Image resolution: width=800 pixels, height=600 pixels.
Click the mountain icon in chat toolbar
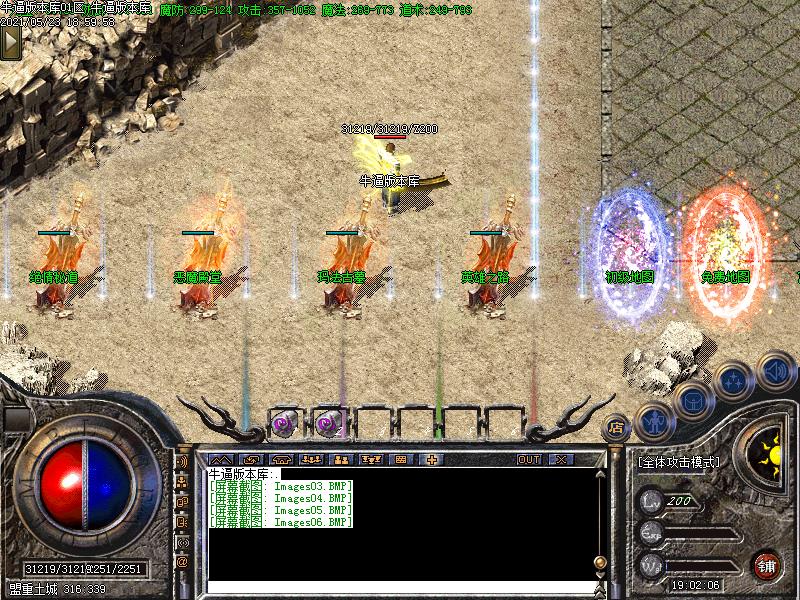tap(220, 459)
